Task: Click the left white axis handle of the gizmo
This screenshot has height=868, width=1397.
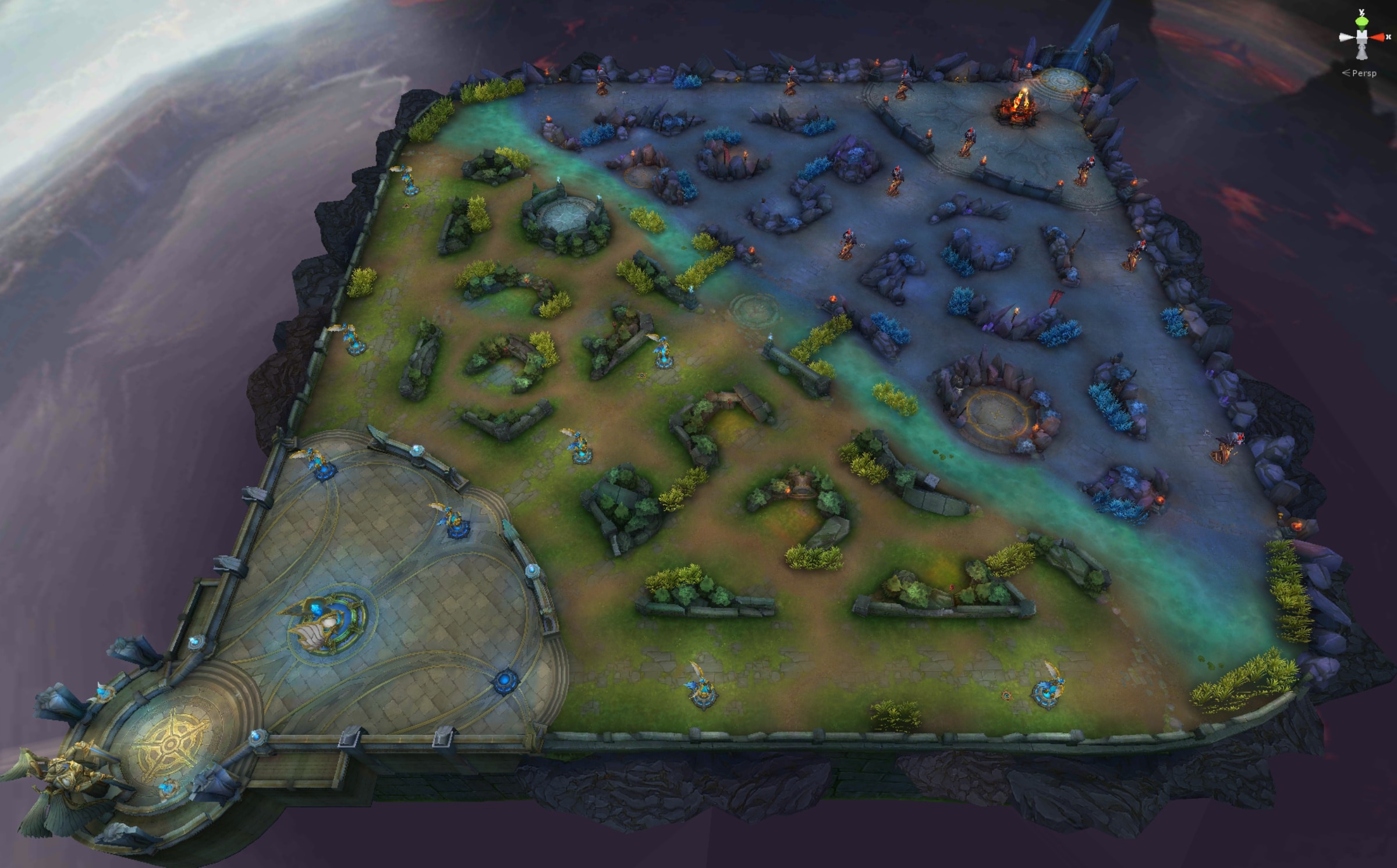Action: pyautogui.click(x=1345, y=37)
